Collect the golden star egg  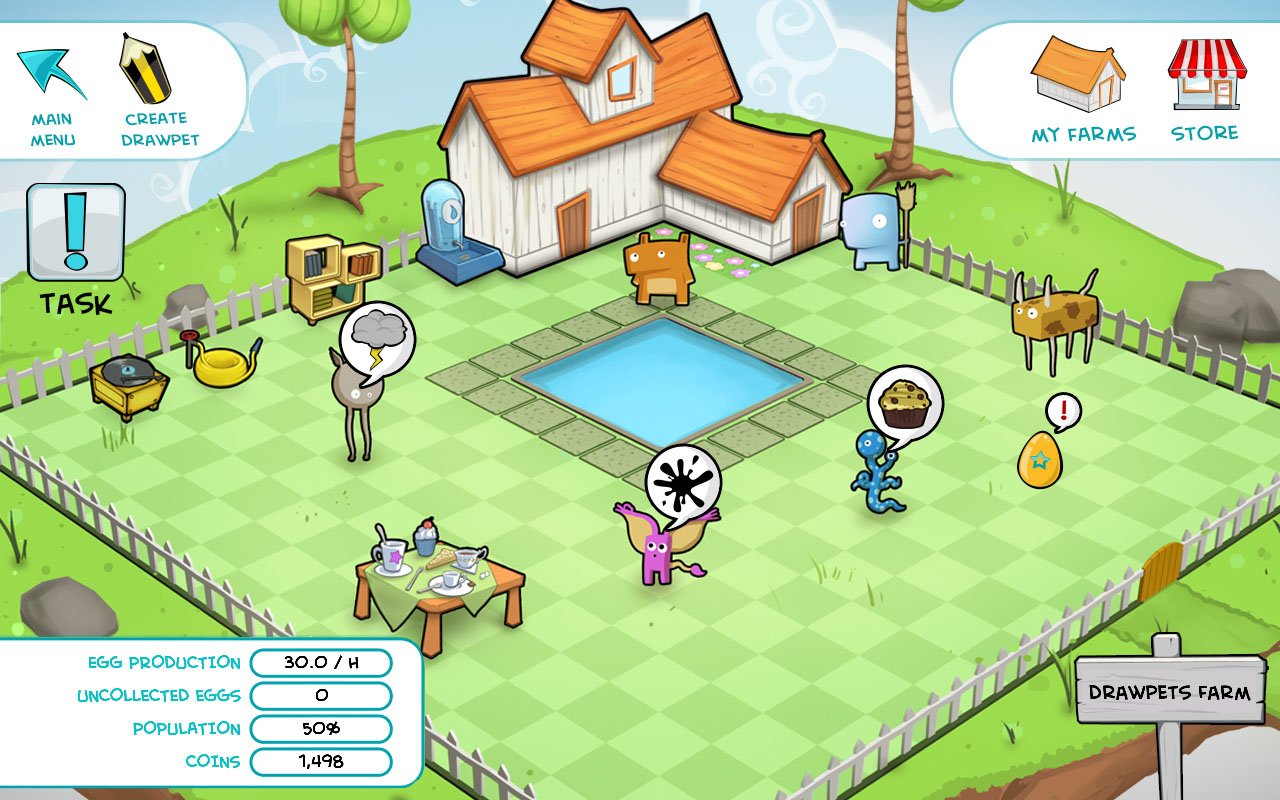pyautogui.click(x=1040, y=459)
